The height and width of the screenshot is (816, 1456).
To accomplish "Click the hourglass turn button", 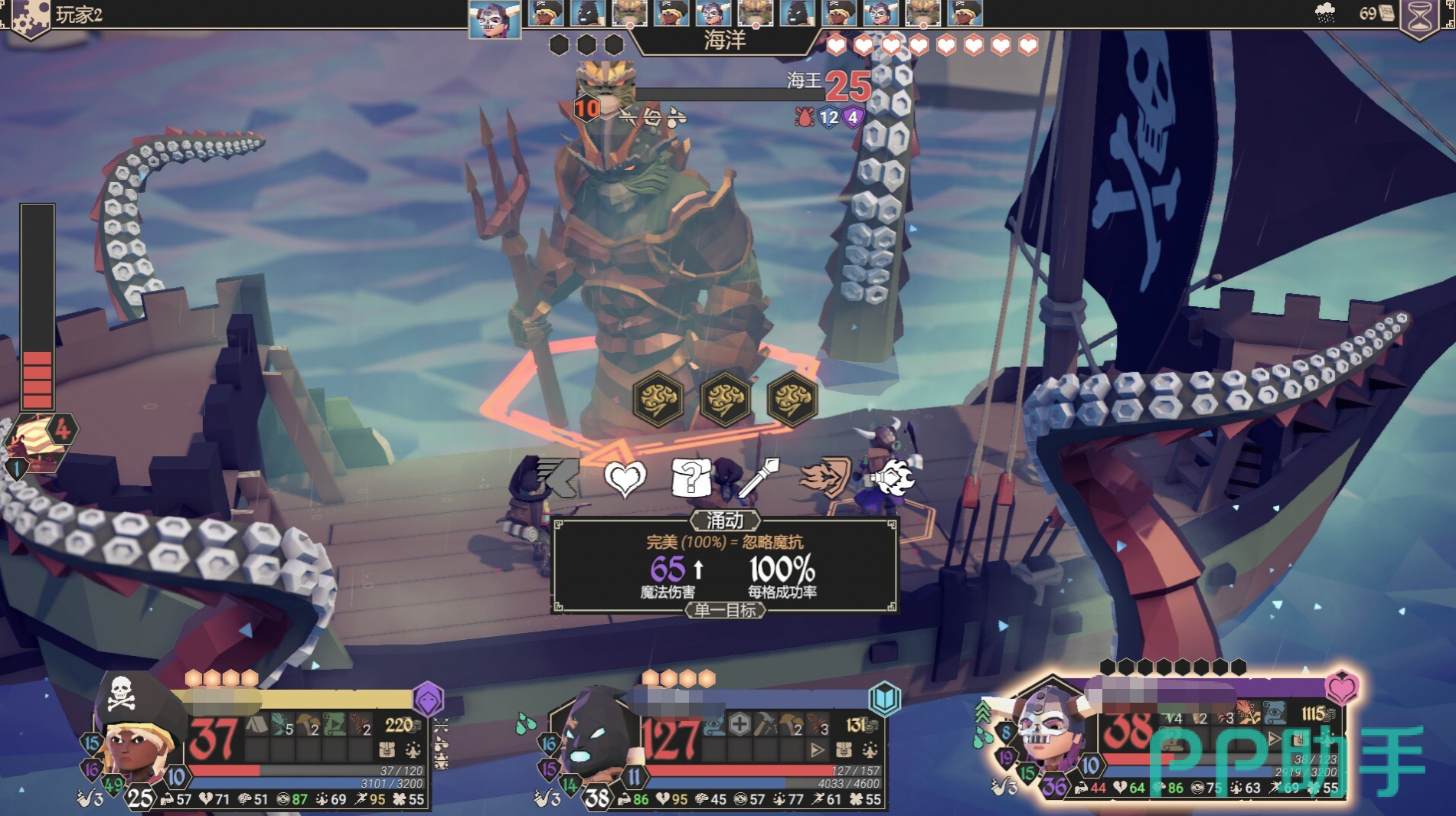I will [x=1420, y=17].
